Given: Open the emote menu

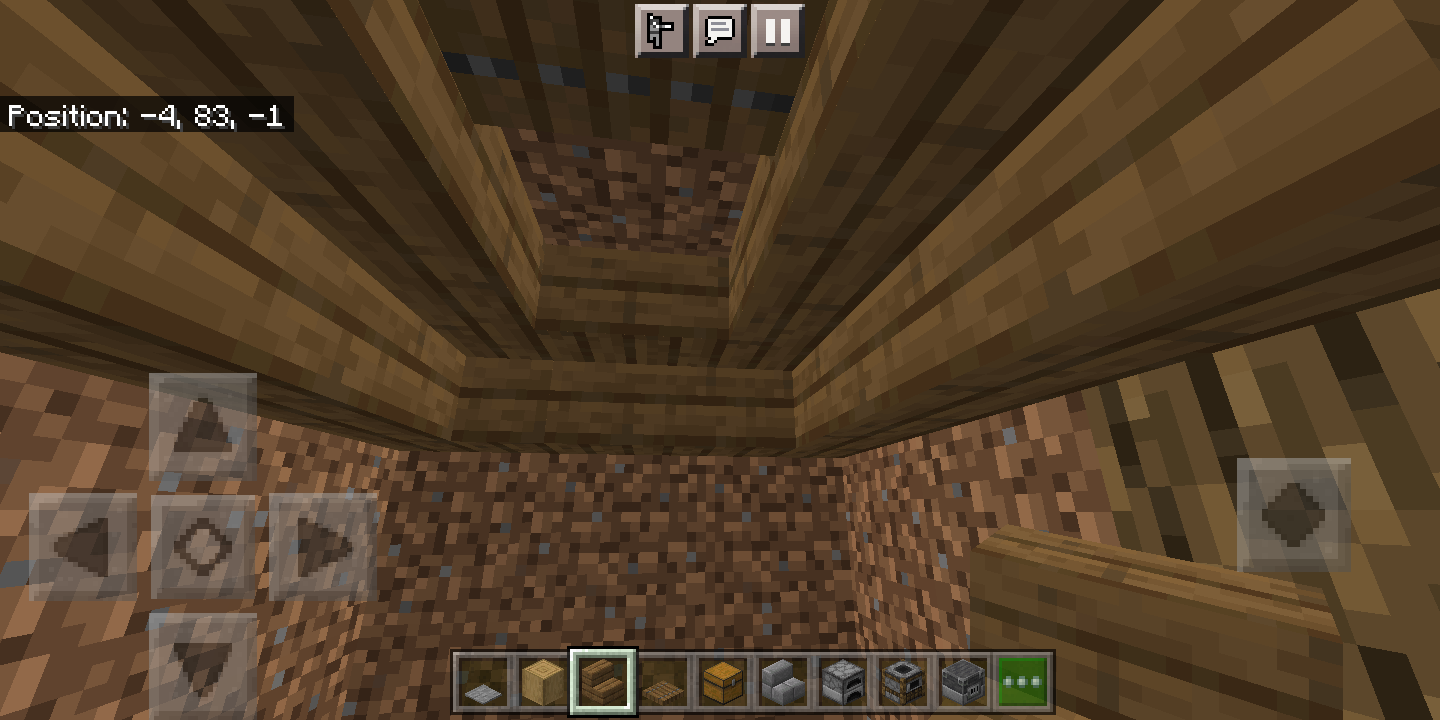Looking at the screenshot, I should click(661, 31).
